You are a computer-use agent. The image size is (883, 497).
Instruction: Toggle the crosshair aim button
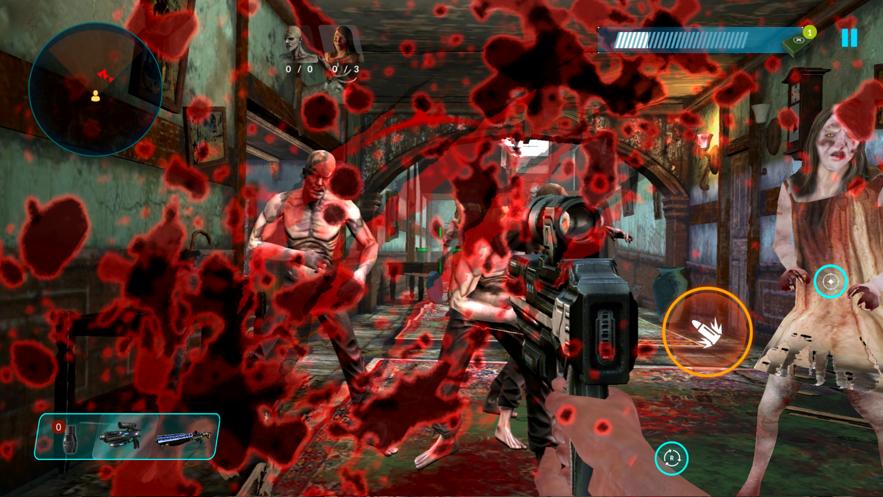point(830,282)
